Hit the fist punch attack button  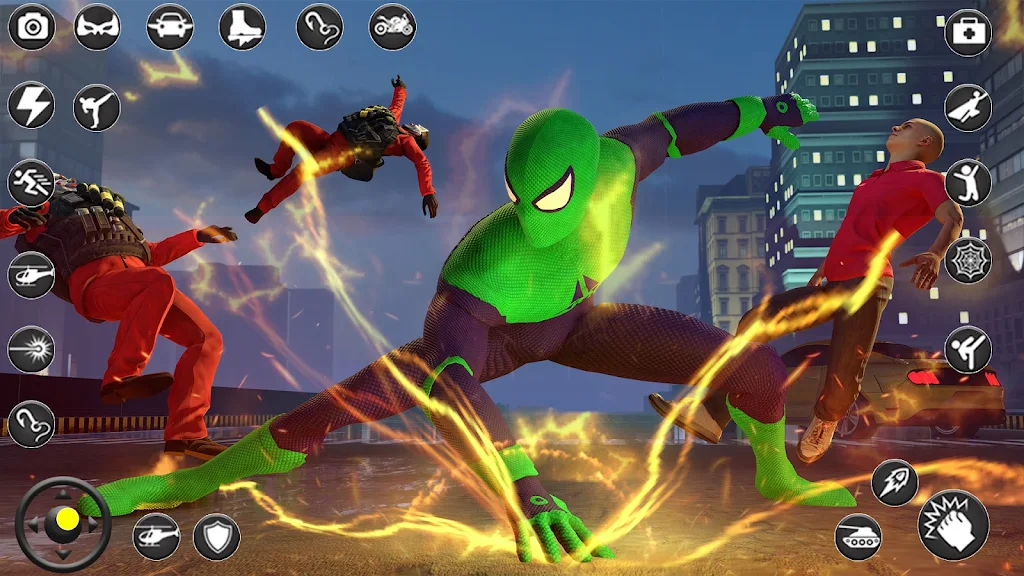pos(953,525)
